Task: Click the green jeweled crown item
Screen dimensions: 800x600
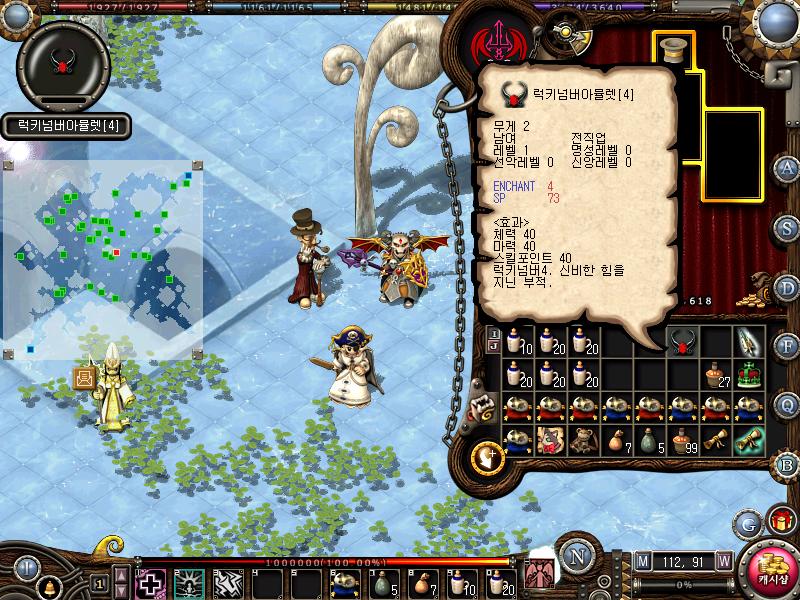Action: [x=749, y=374]
